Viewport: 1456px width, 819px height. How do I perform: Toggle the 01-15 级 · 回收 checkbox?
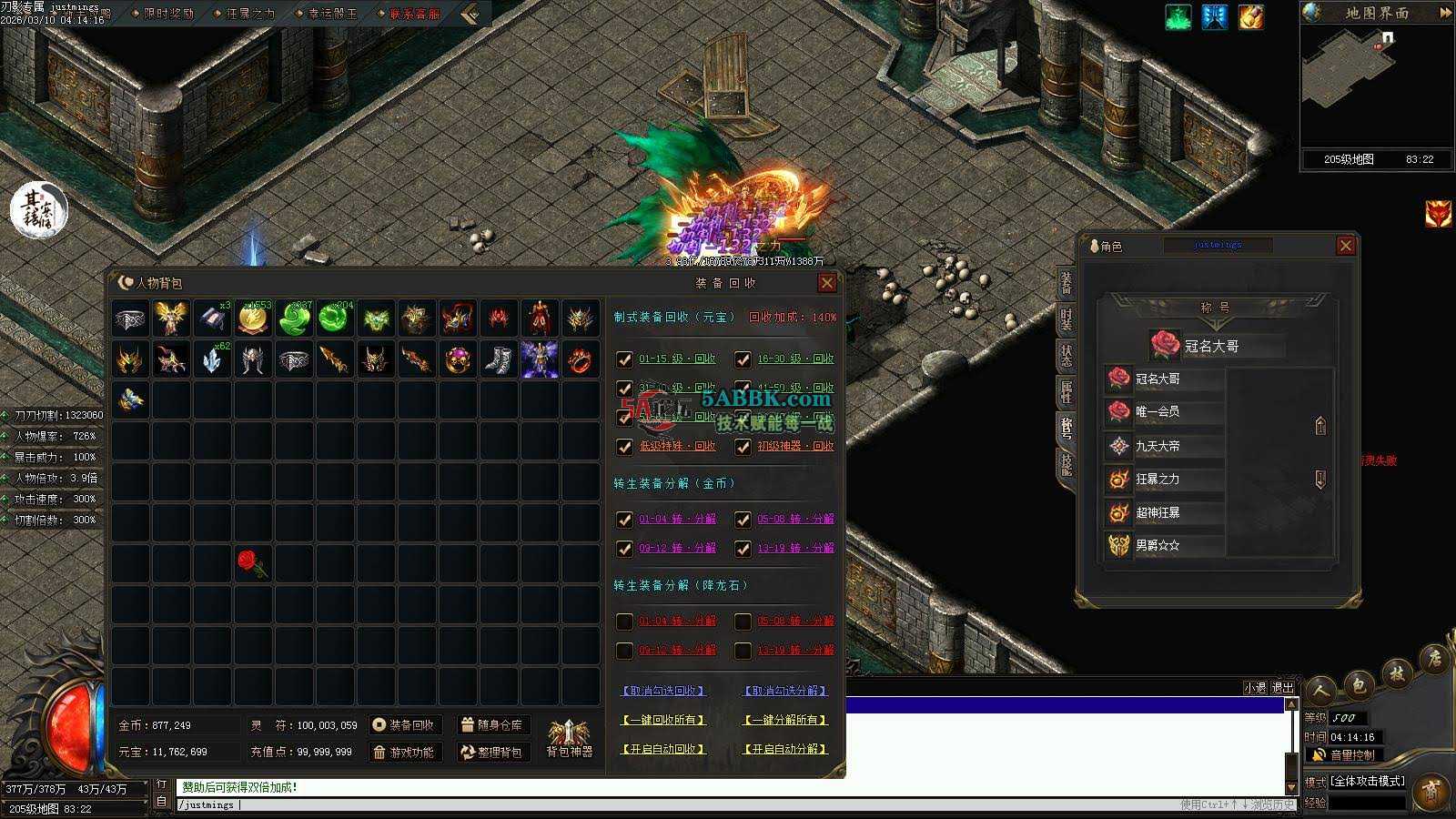click(624, 359)
